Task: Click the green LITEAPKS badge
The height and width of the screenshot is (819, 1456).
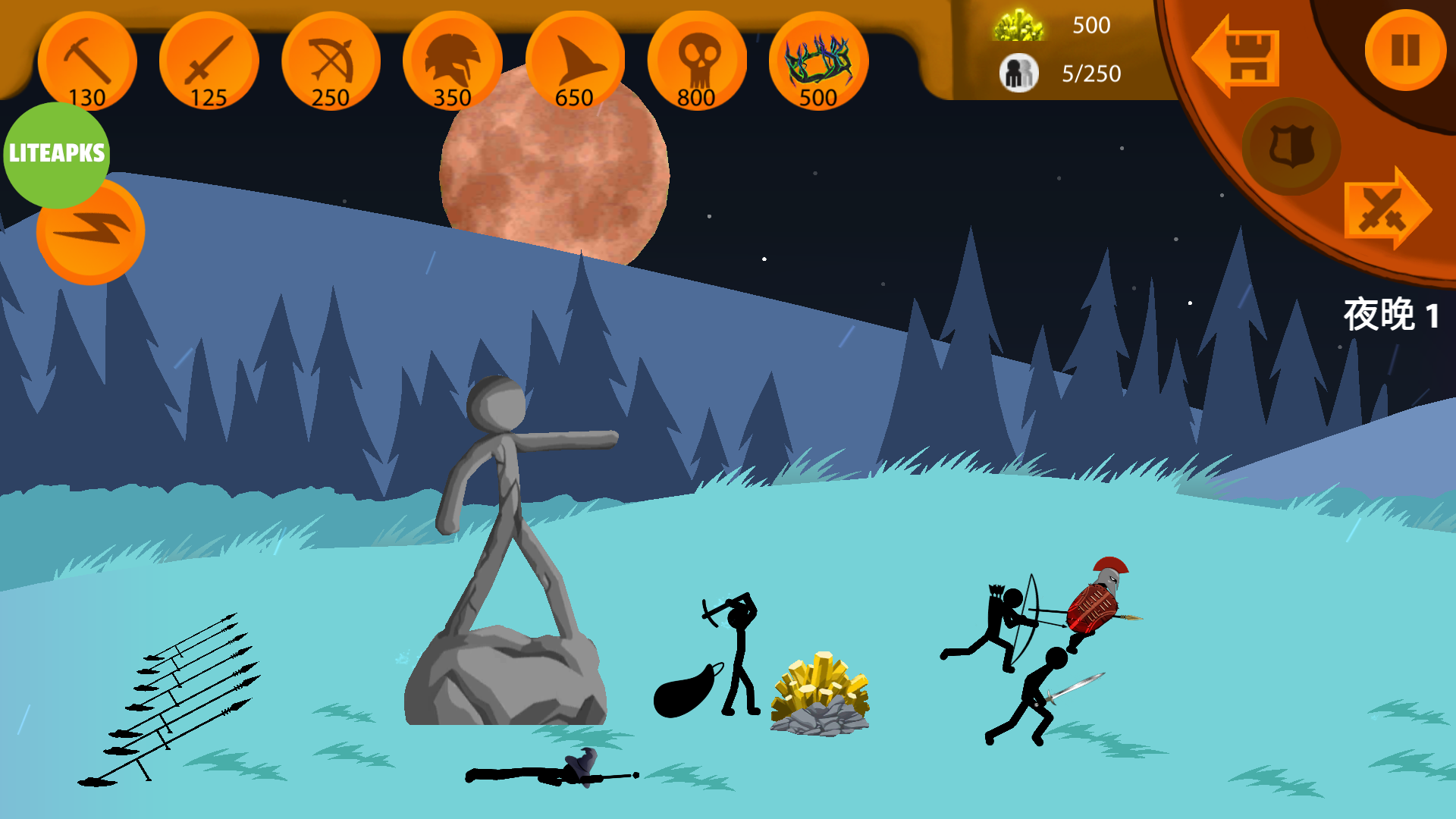Action: (57, 154)
